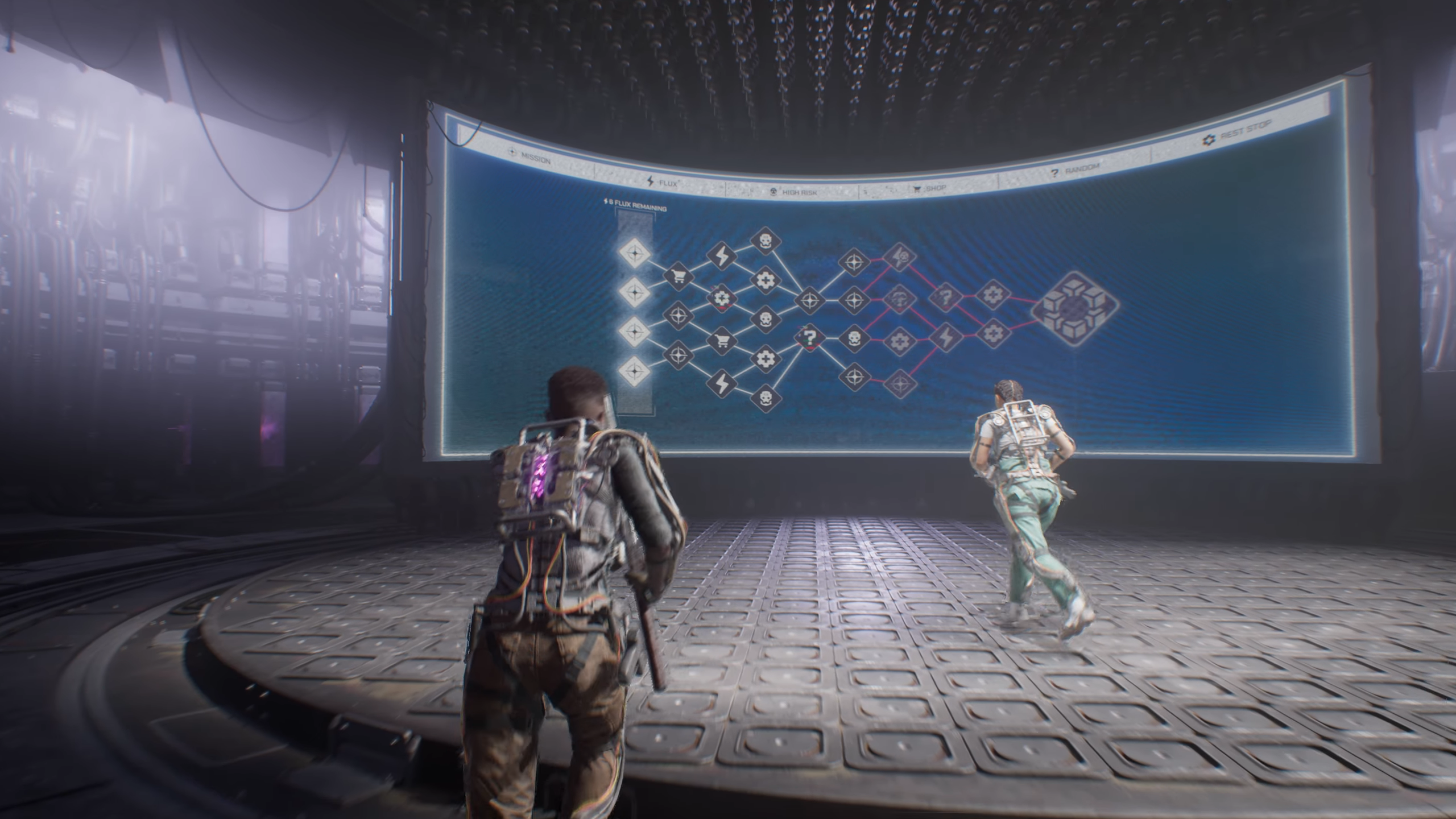Viewport: 1456px width, 819px height.
Task: Select the Flux legend entry
Action: [x=666, y=183]
